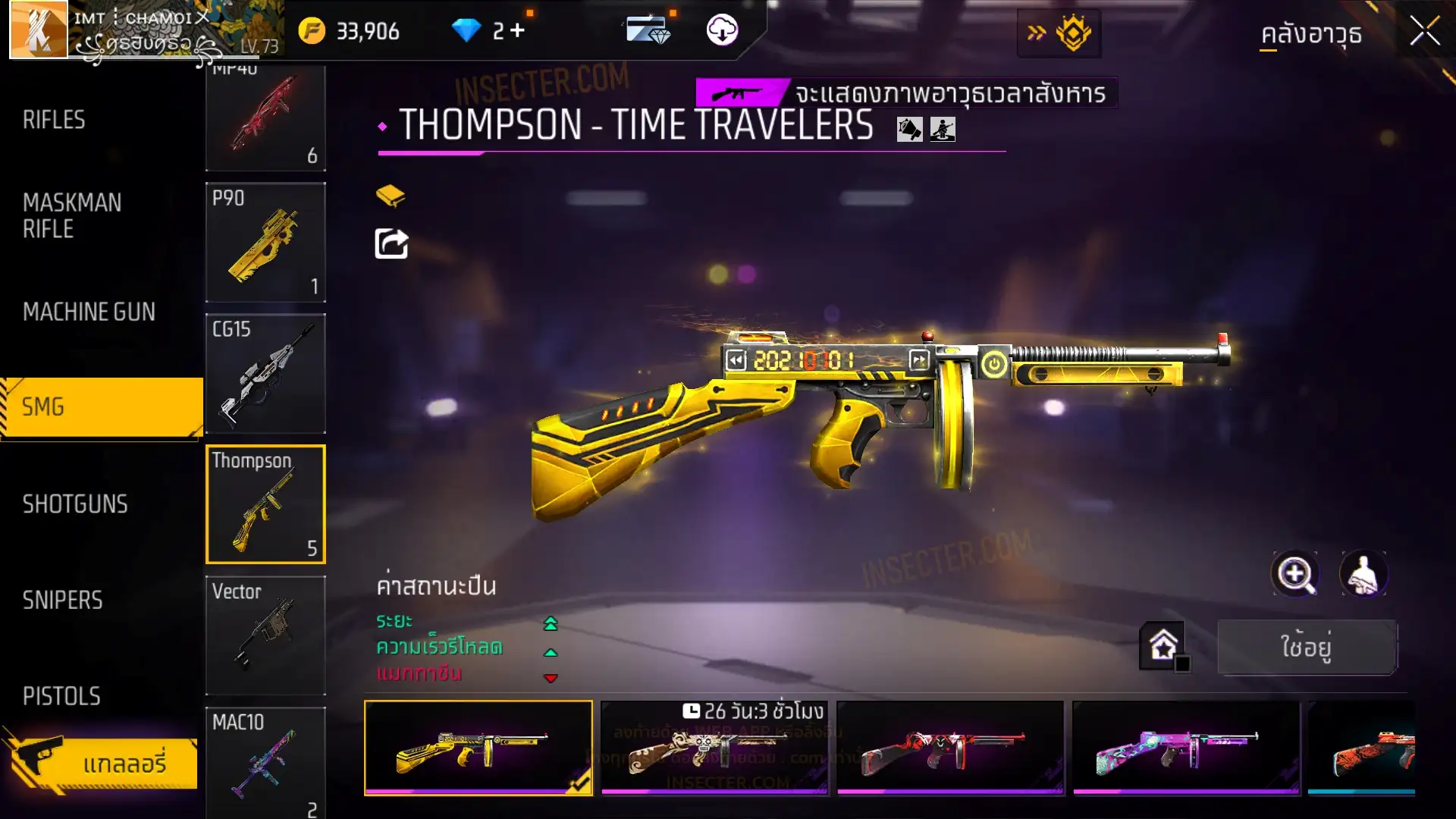
Task: Show the SNIPERS category
Action: click(x=62, y=601)
